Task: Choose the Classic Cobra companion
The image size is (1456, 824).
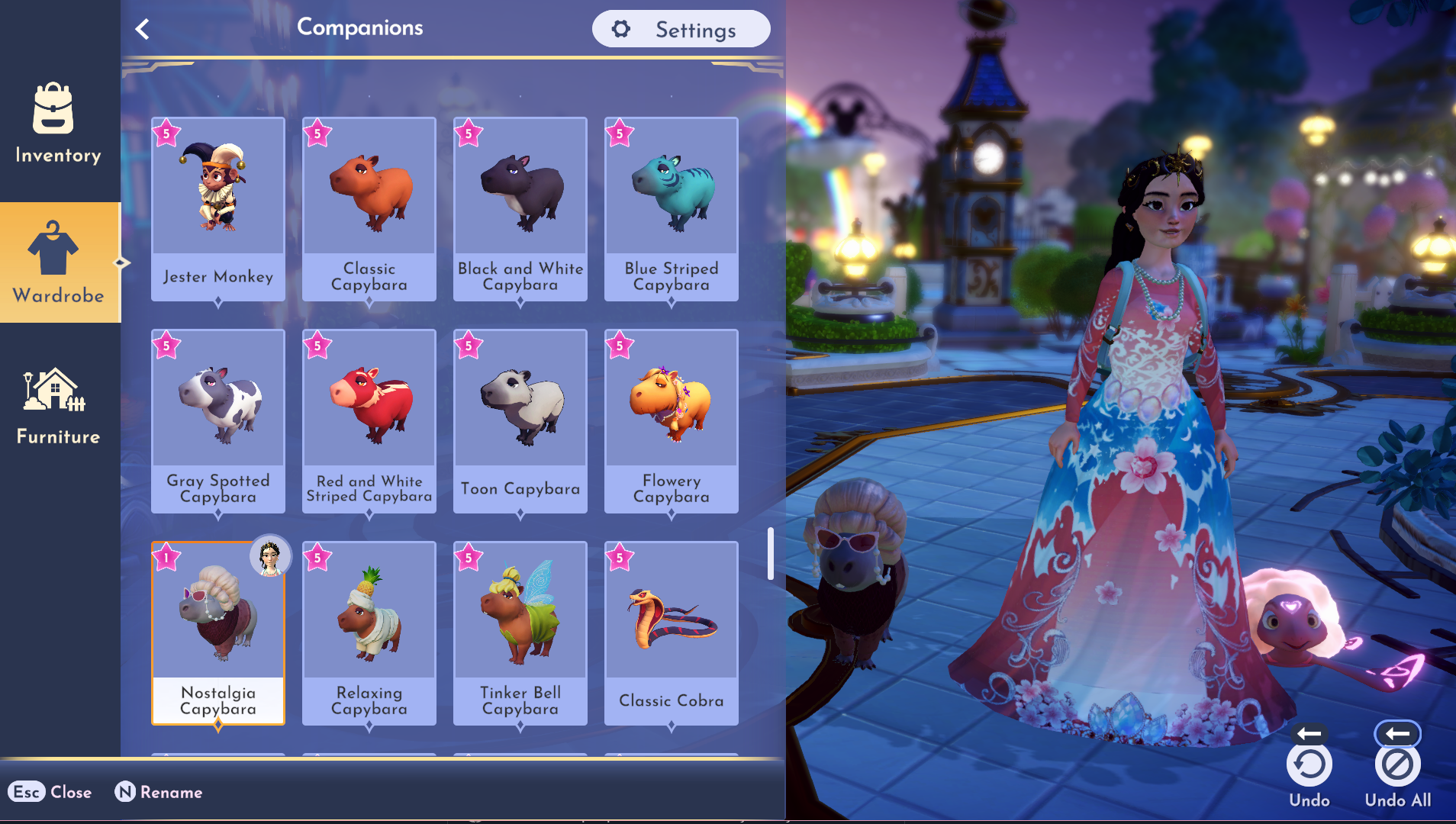Action: coord(672,632)
